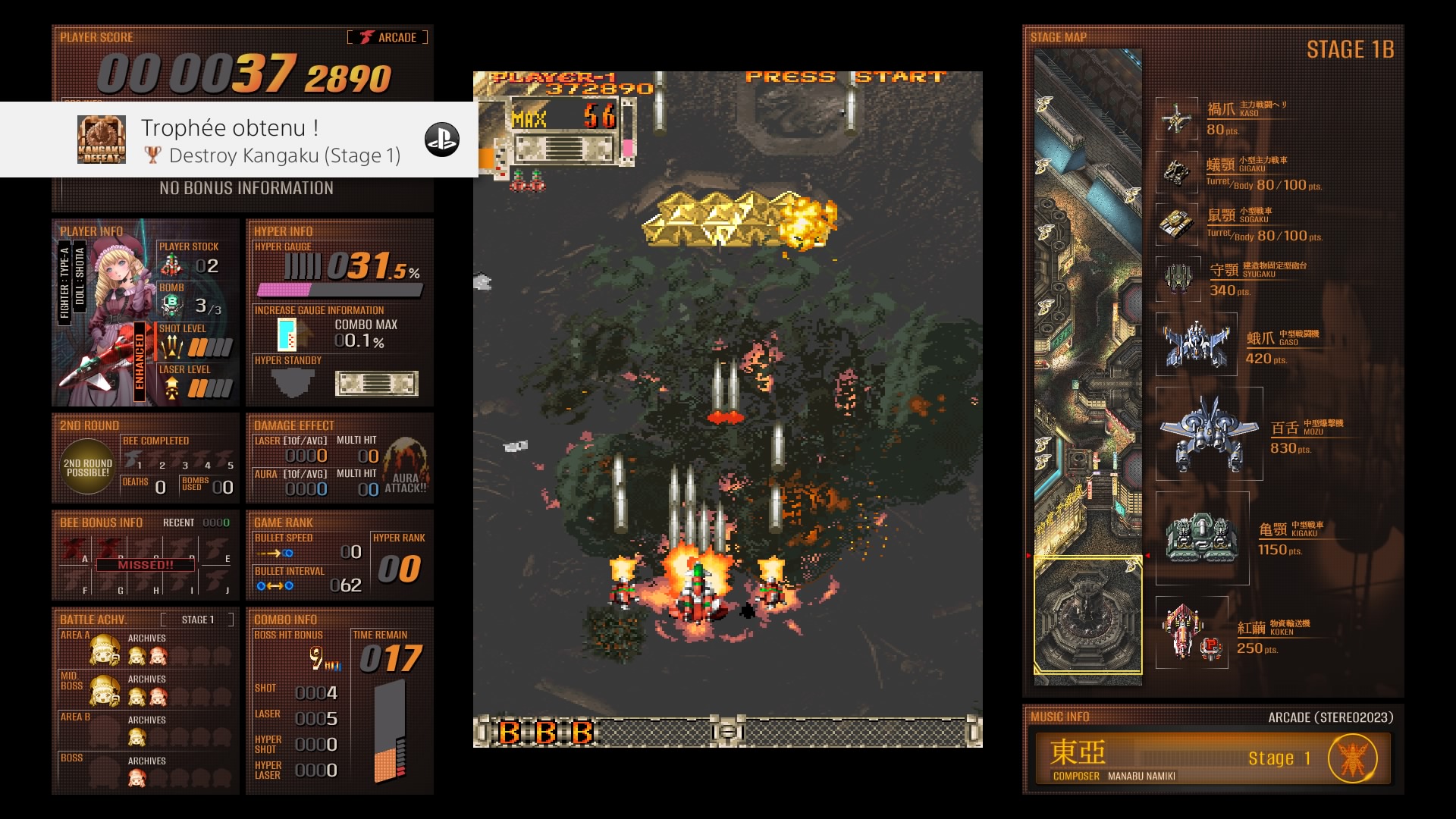Click the bee emblem in music info

1352,758
